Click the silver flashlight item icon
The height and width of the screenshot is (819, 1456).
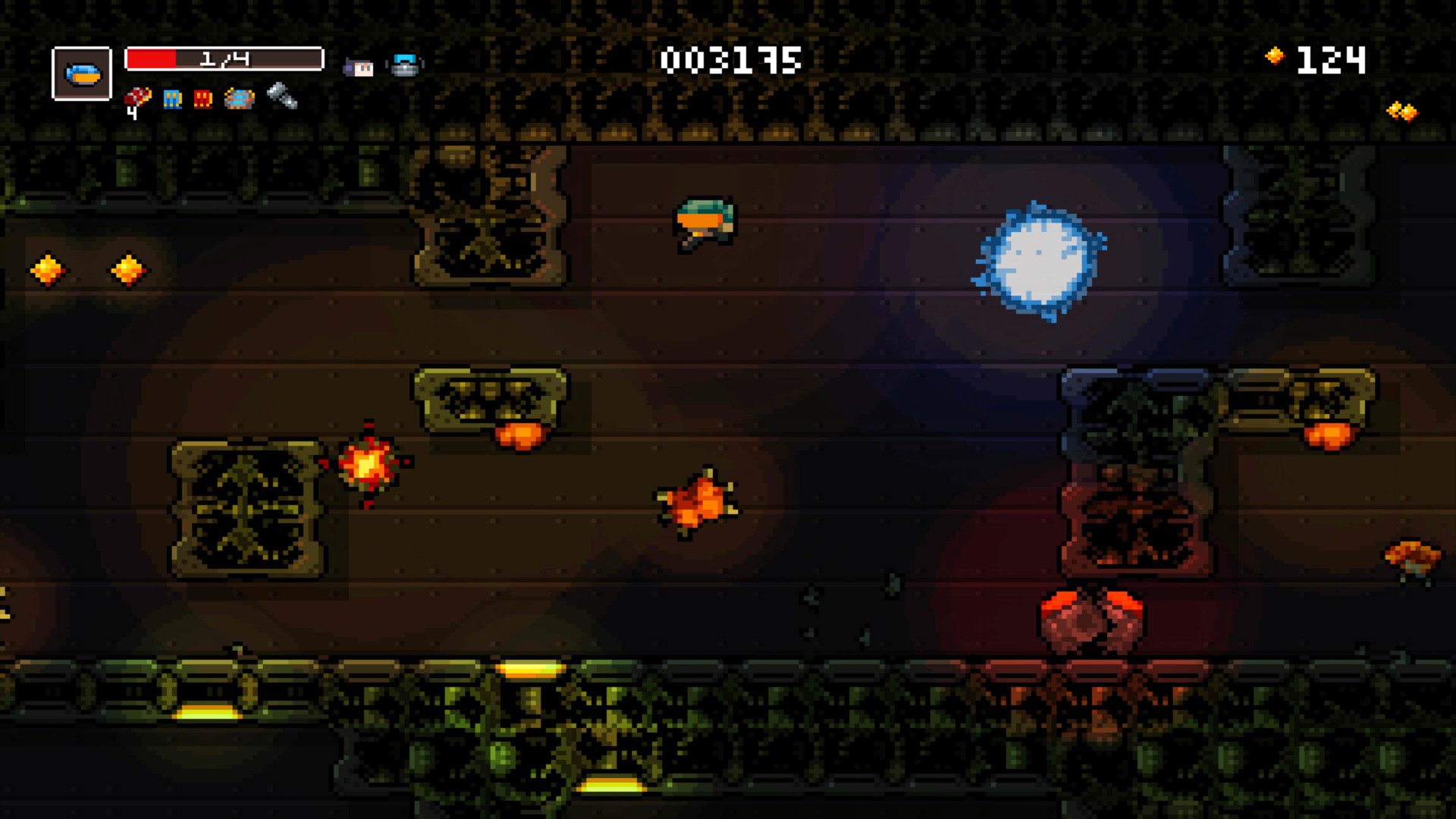click(x=282, y=96)
